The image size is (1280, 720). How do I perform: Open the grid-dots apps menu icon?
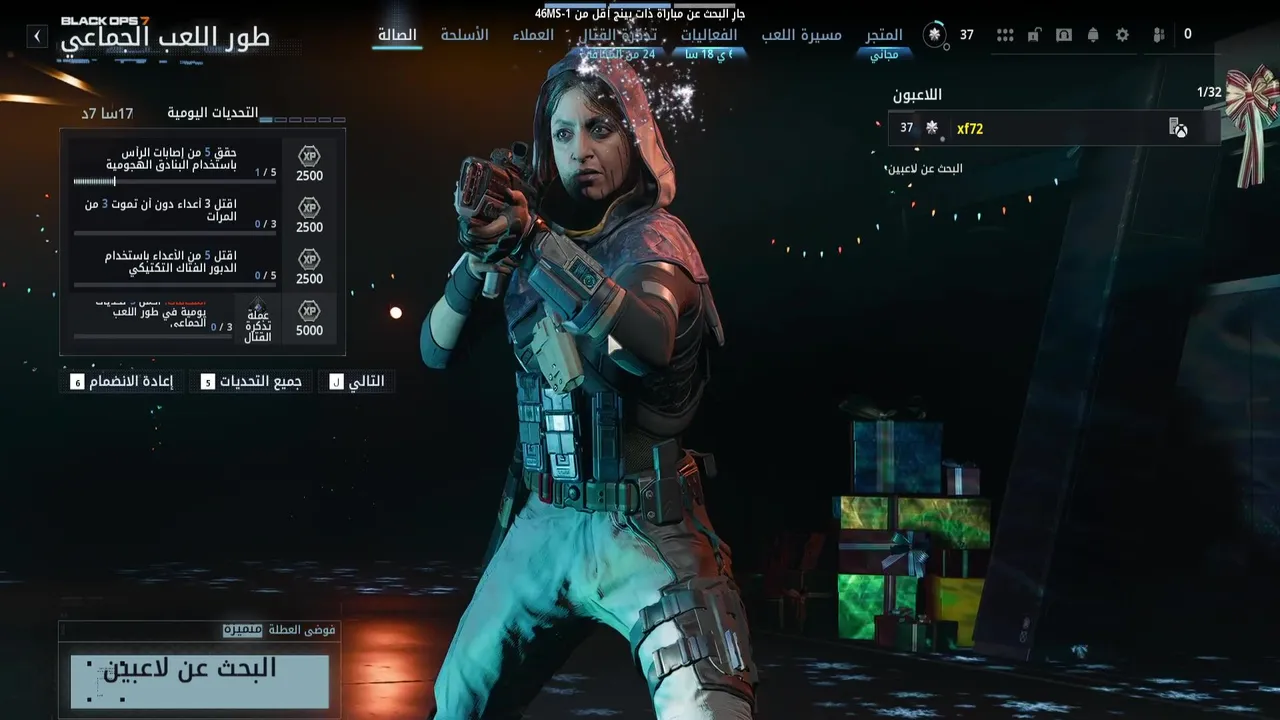pos(1005,35)
